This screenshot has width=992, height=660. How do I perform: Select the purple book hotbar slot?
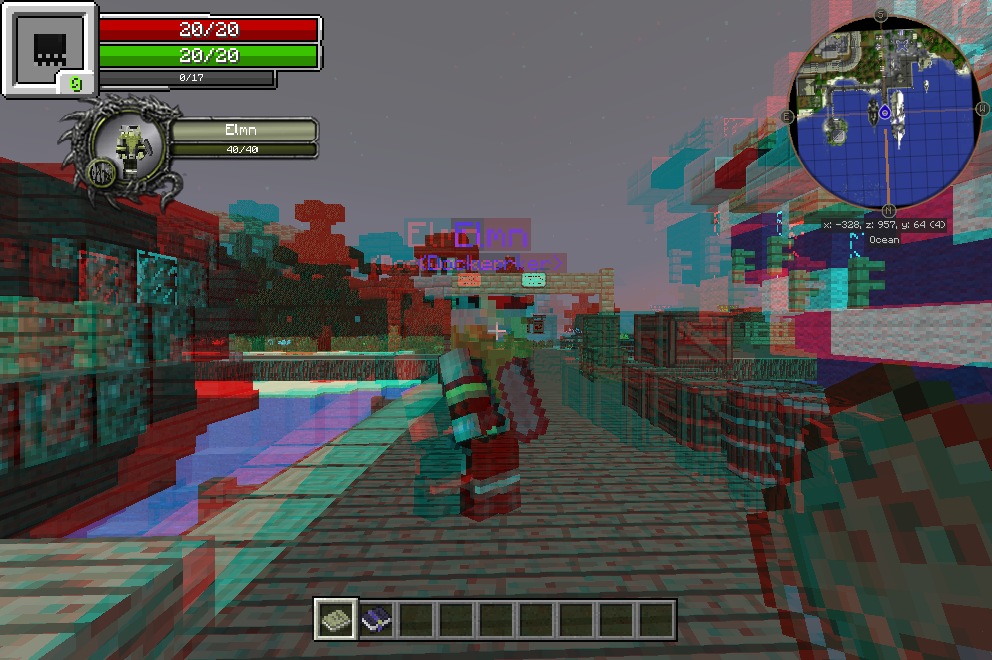375,620
